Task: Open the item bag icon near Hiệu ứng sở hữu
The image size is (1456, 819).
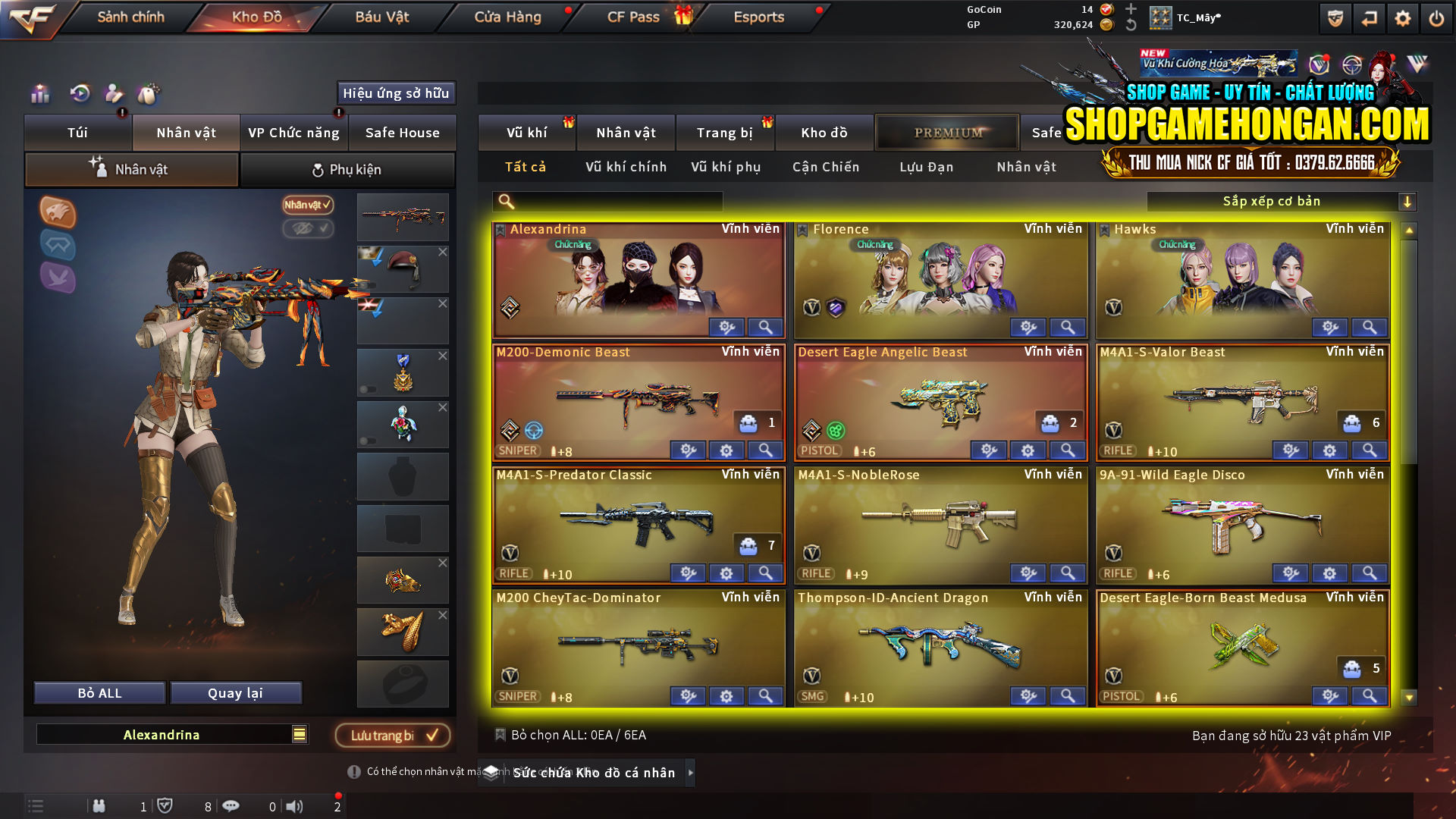Action: point(149,93)
